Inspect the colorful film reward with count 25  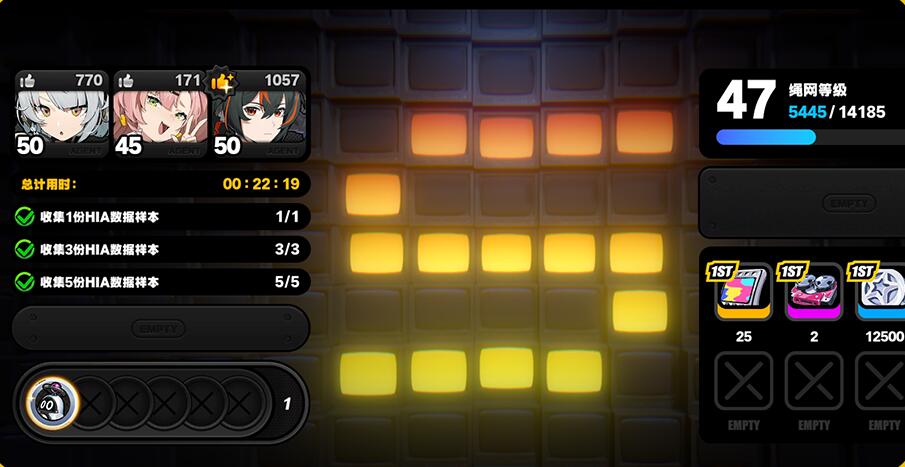pyautogui.click(x=743, y=292)
